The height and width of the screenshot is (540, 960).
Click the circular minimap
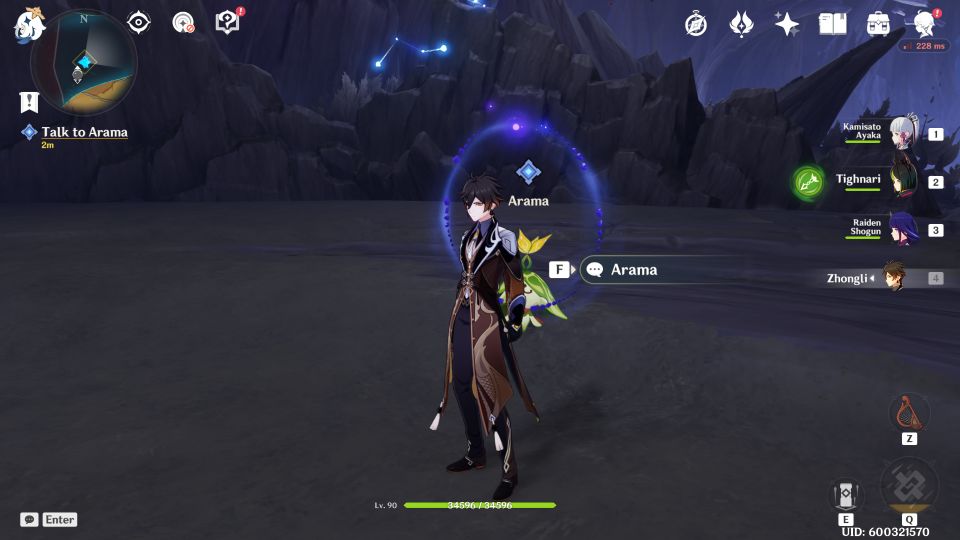[84, 62]
